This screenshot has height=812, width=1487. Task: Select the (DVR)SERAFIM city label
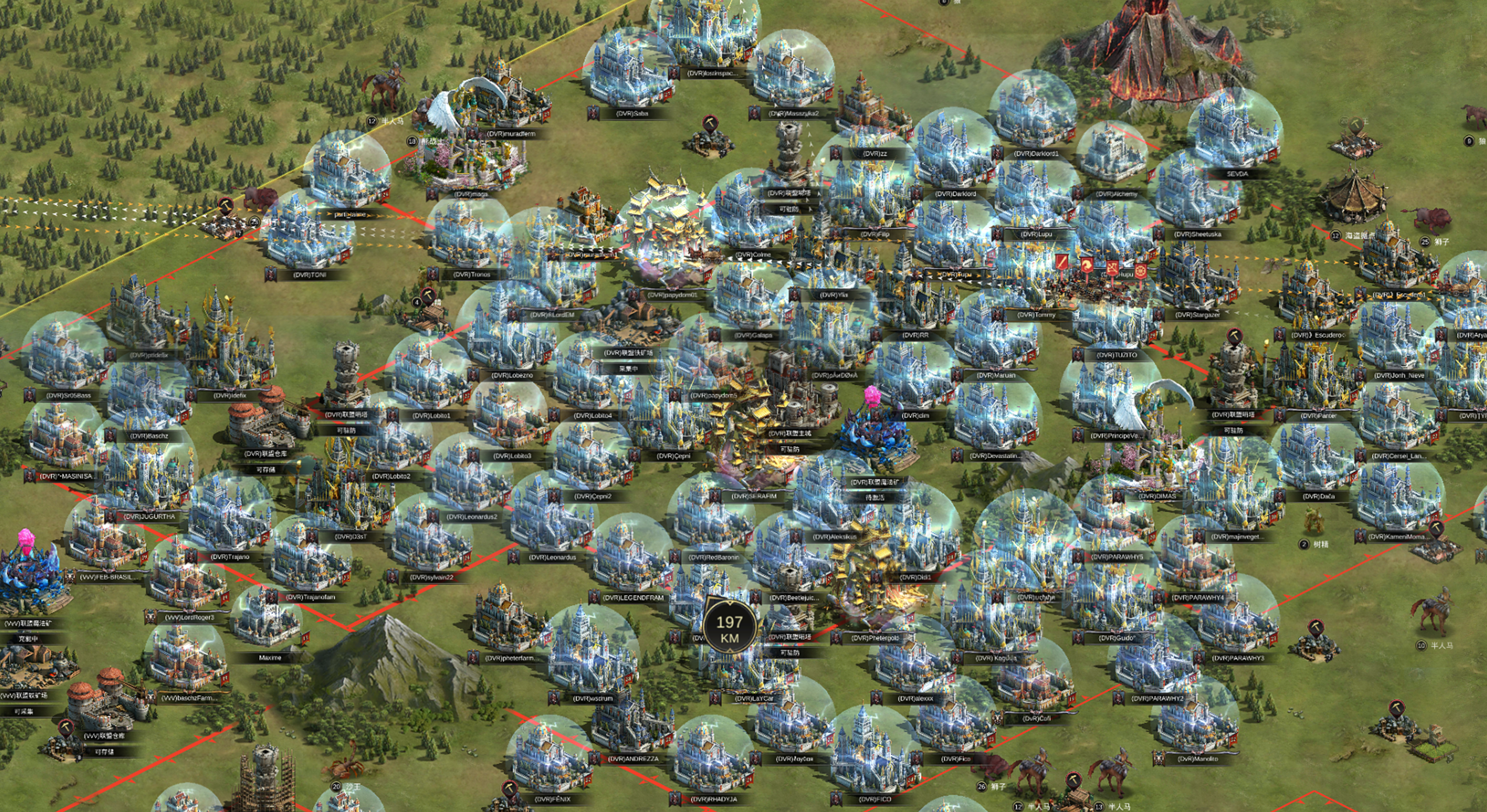(754, 496)
